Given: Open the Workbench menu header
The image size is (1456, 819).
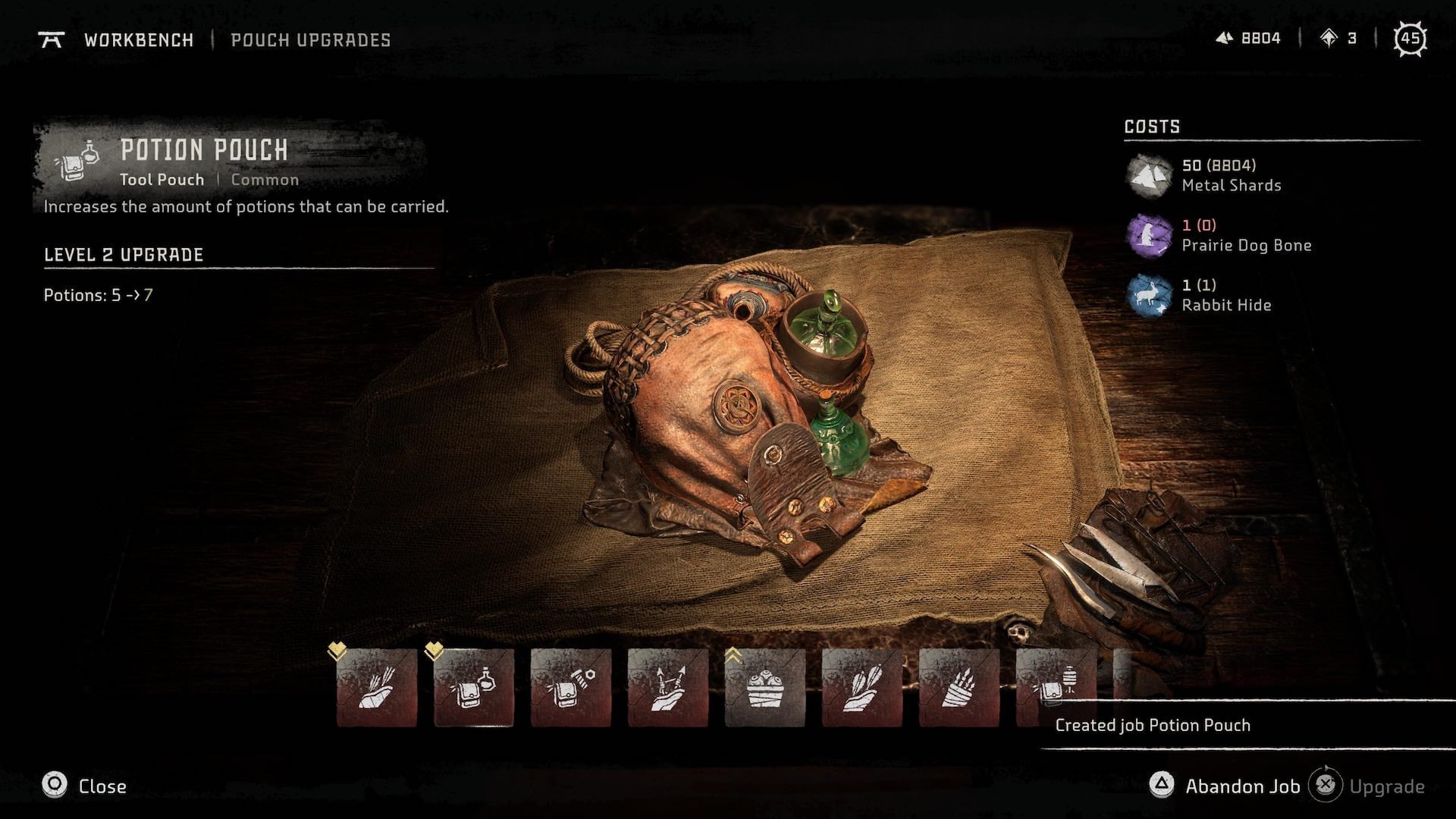Looking at the screenshot, I should [x=139, y=40].
